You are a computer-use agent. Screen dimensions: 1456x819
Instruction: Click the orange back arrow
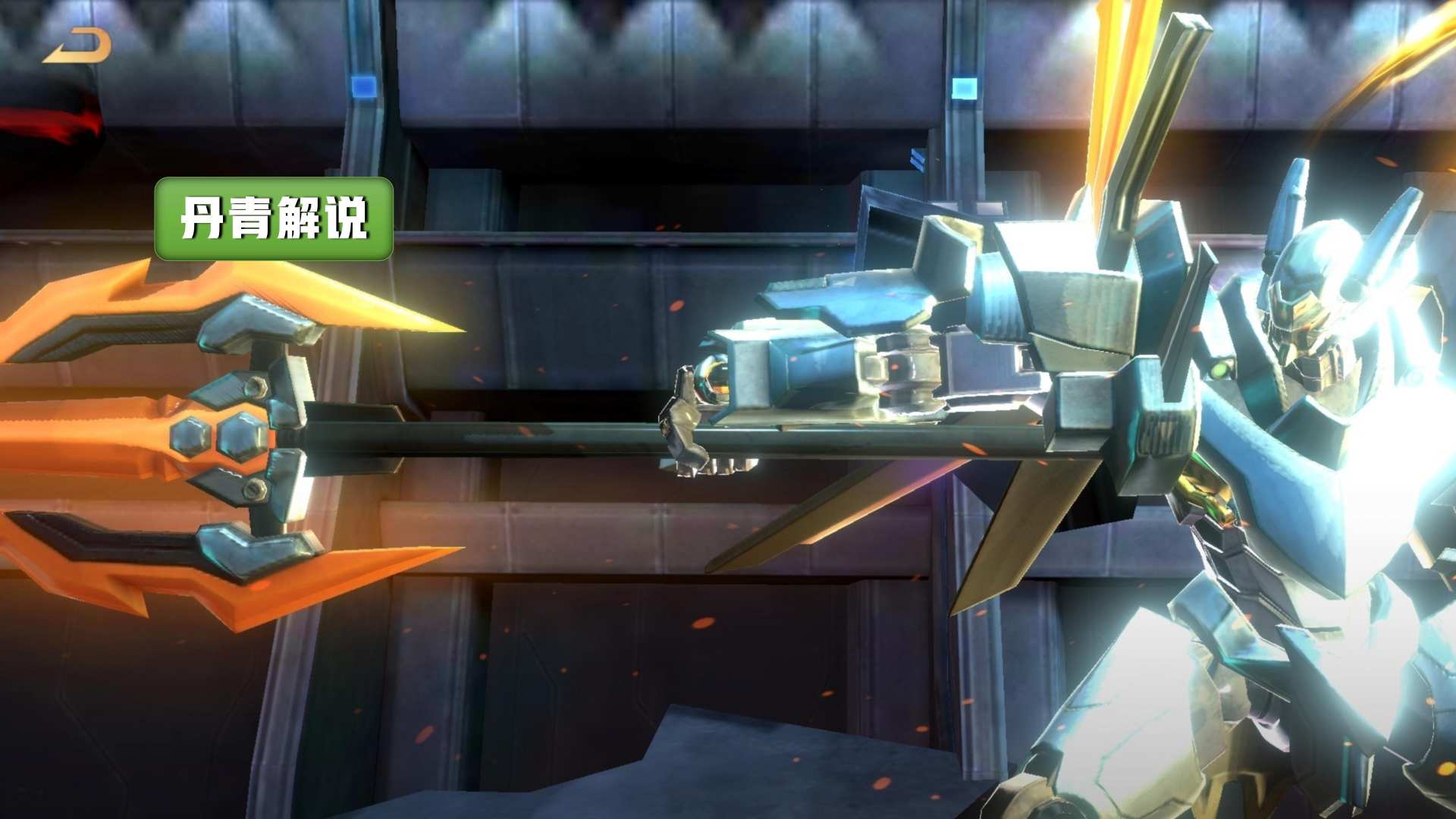[x=77, y=46]
